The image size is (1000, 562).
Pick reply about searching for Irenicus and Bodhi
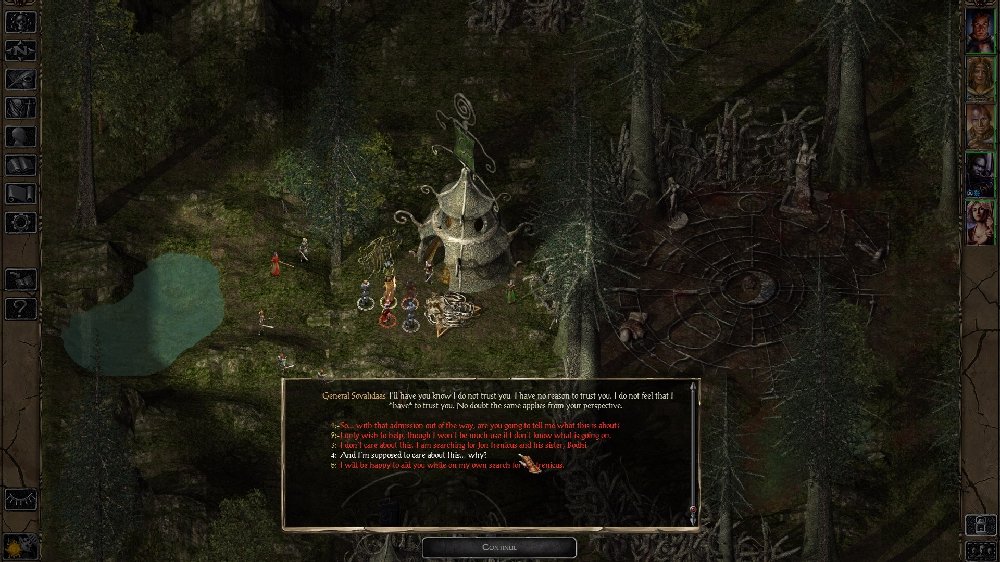pos(461,445)
